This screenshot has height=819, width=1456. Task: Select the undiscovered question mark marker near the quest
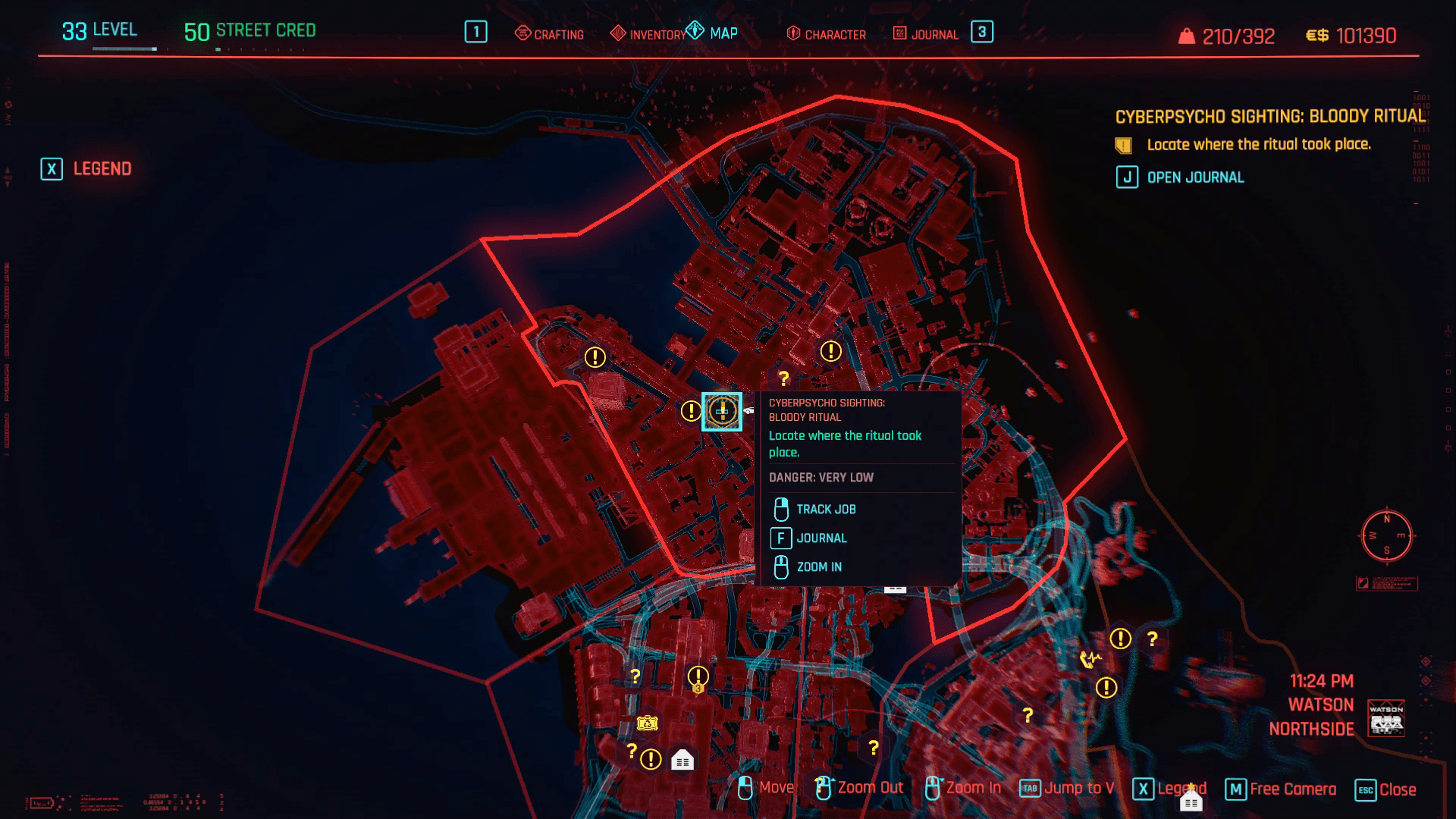784,376
